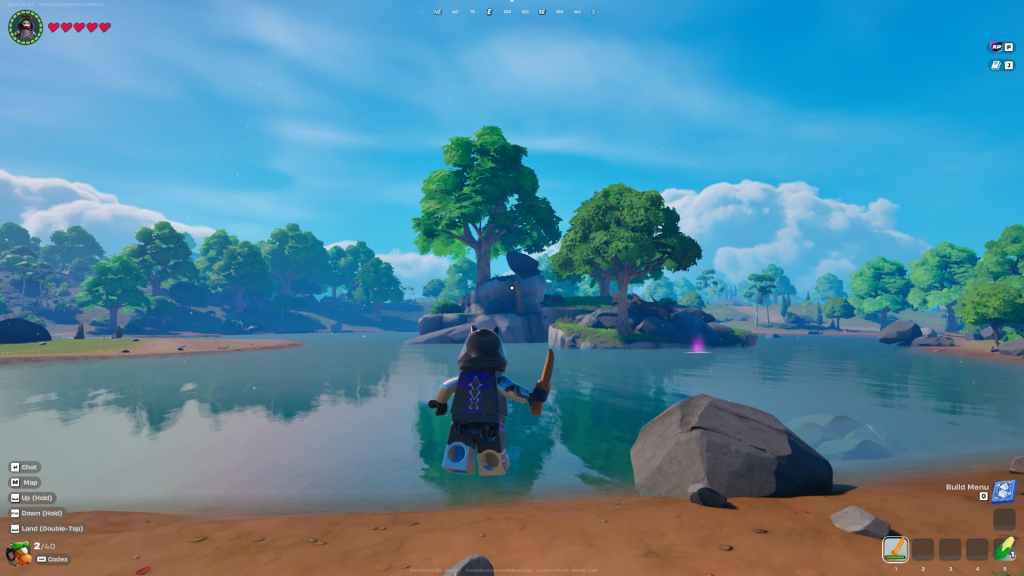The image size is (1024, 576).
Task: Select the corn item hotbar slot
Action: [1004, 549]
